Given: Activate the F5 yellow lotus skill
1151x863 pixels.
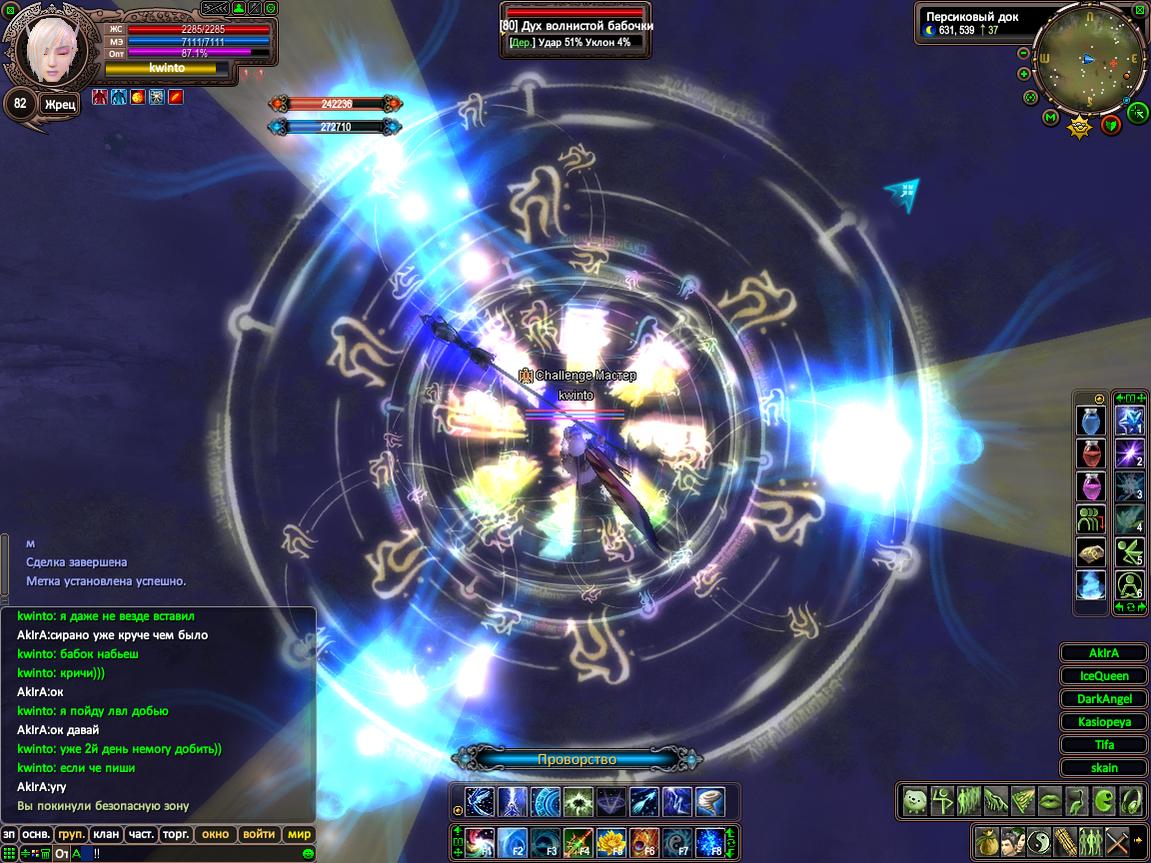Looking at the screenshot, I should click(x=610, y=842).
